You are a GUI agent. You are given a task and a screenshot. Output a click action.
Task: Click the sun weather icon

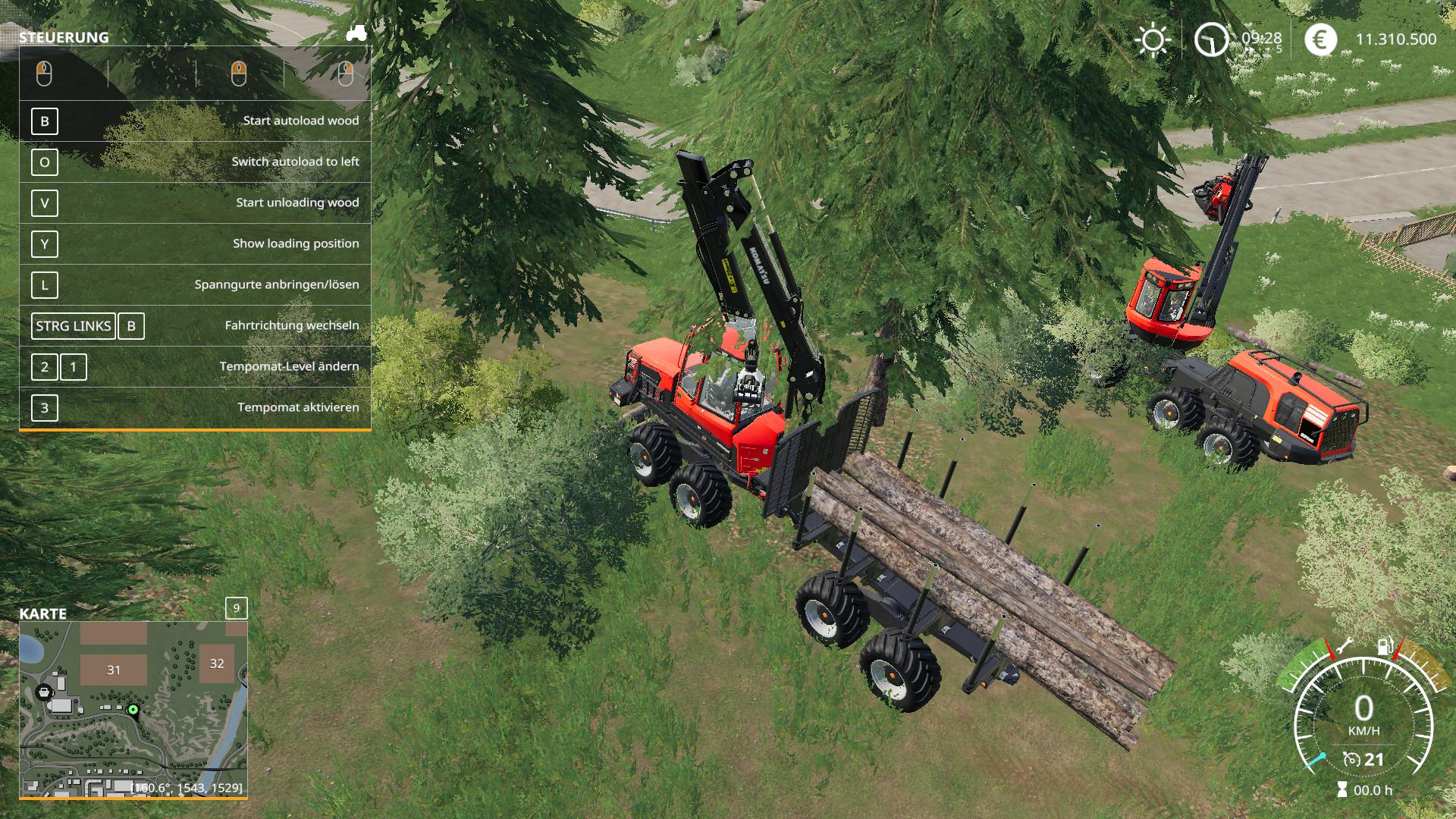pos(1153,39)
